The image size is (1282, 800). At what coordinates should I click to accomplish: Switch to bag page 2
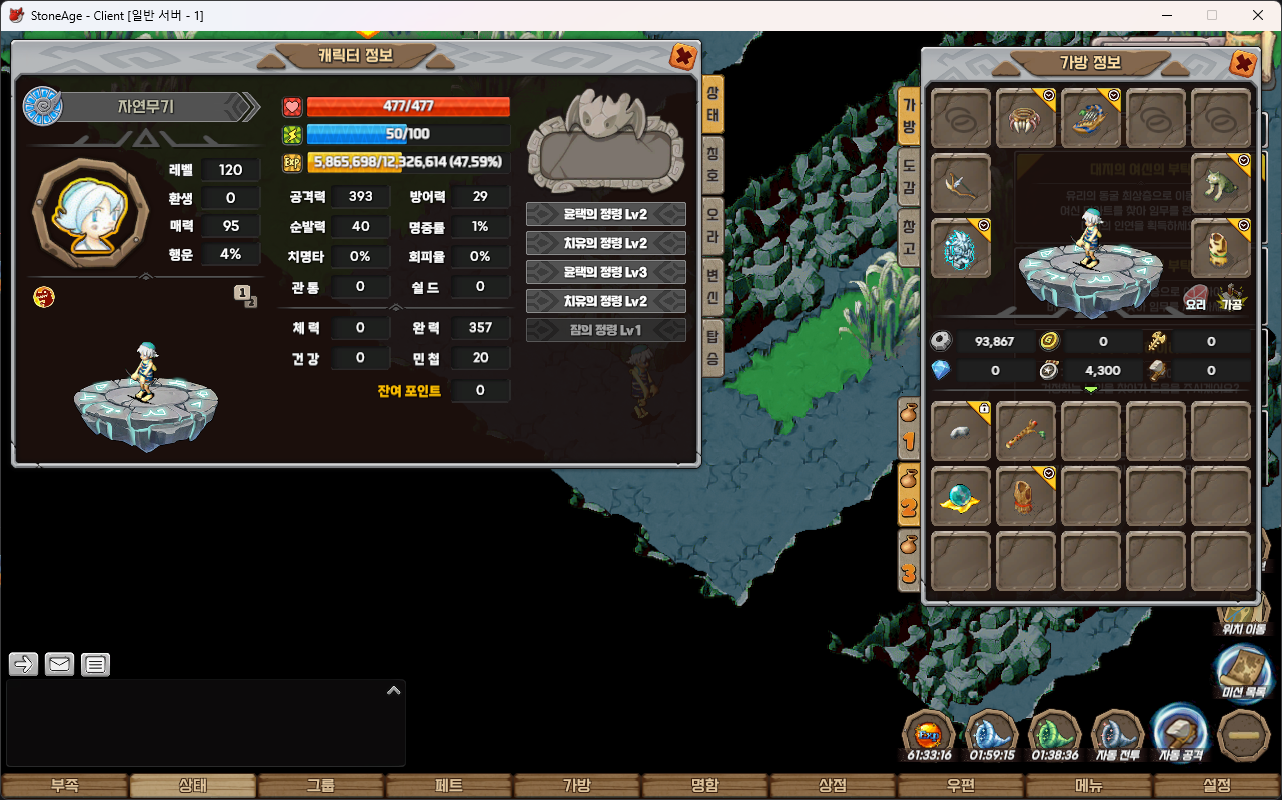coord(909,495)
